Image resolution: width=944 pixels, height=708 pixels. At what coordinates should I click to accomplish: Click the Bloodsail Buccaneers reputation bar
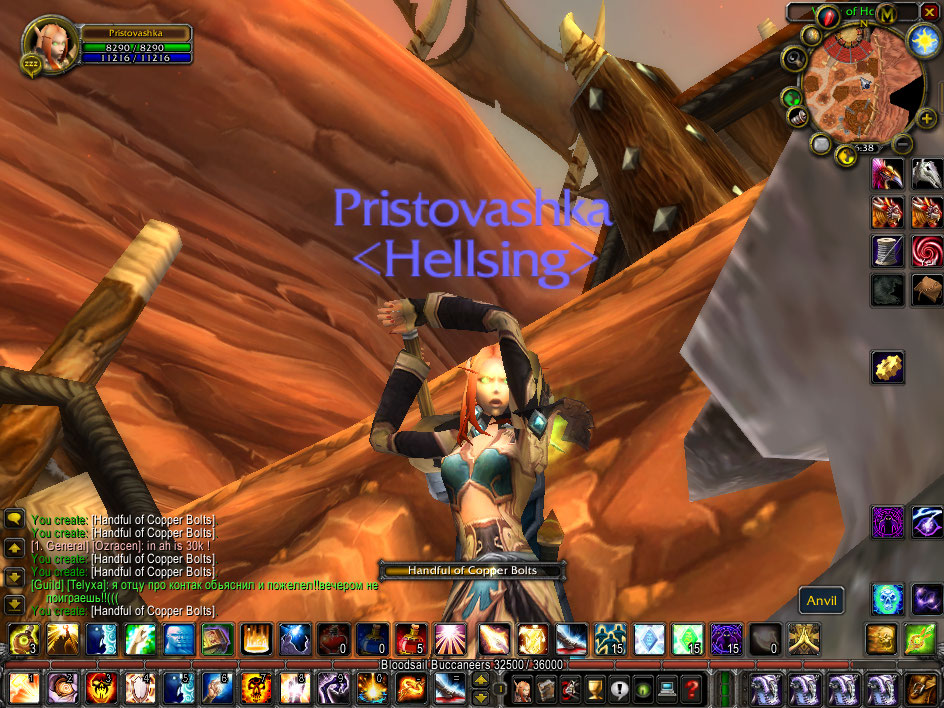coord(471,665)
